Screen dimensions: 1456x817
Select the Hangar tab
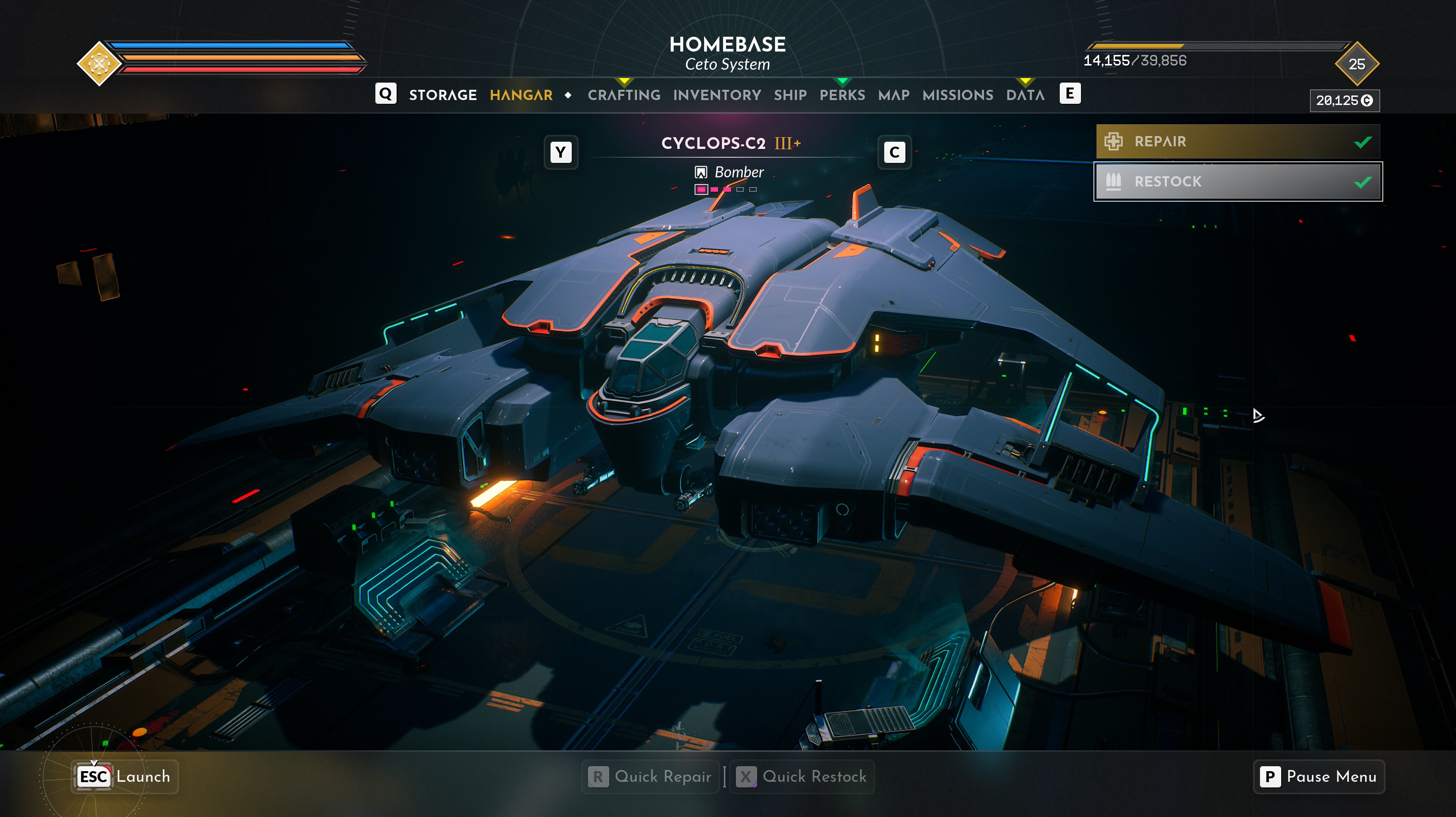pos(521,95)
